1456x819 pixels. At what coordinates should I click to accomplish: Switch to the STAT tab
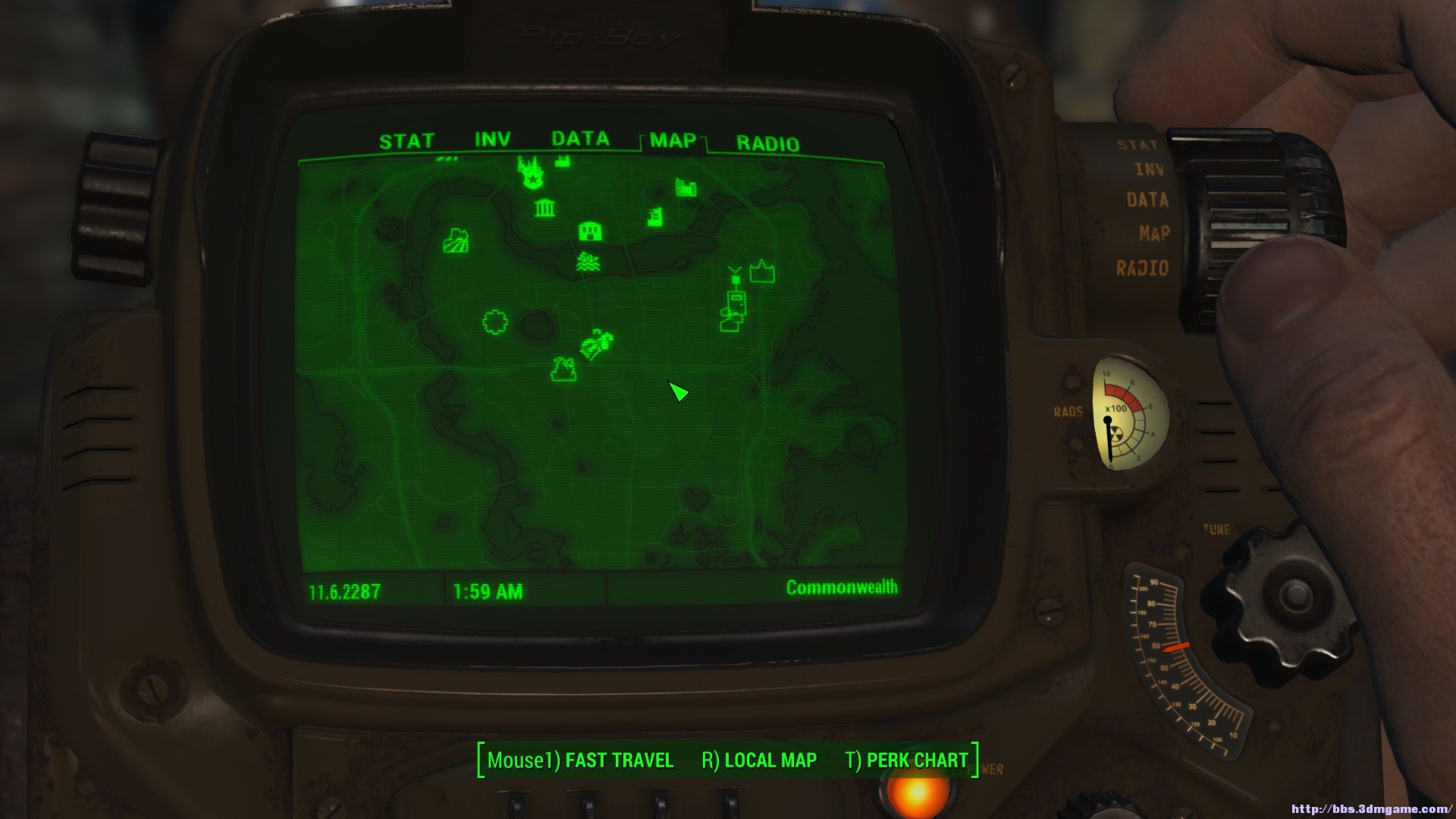pos(406,142)
